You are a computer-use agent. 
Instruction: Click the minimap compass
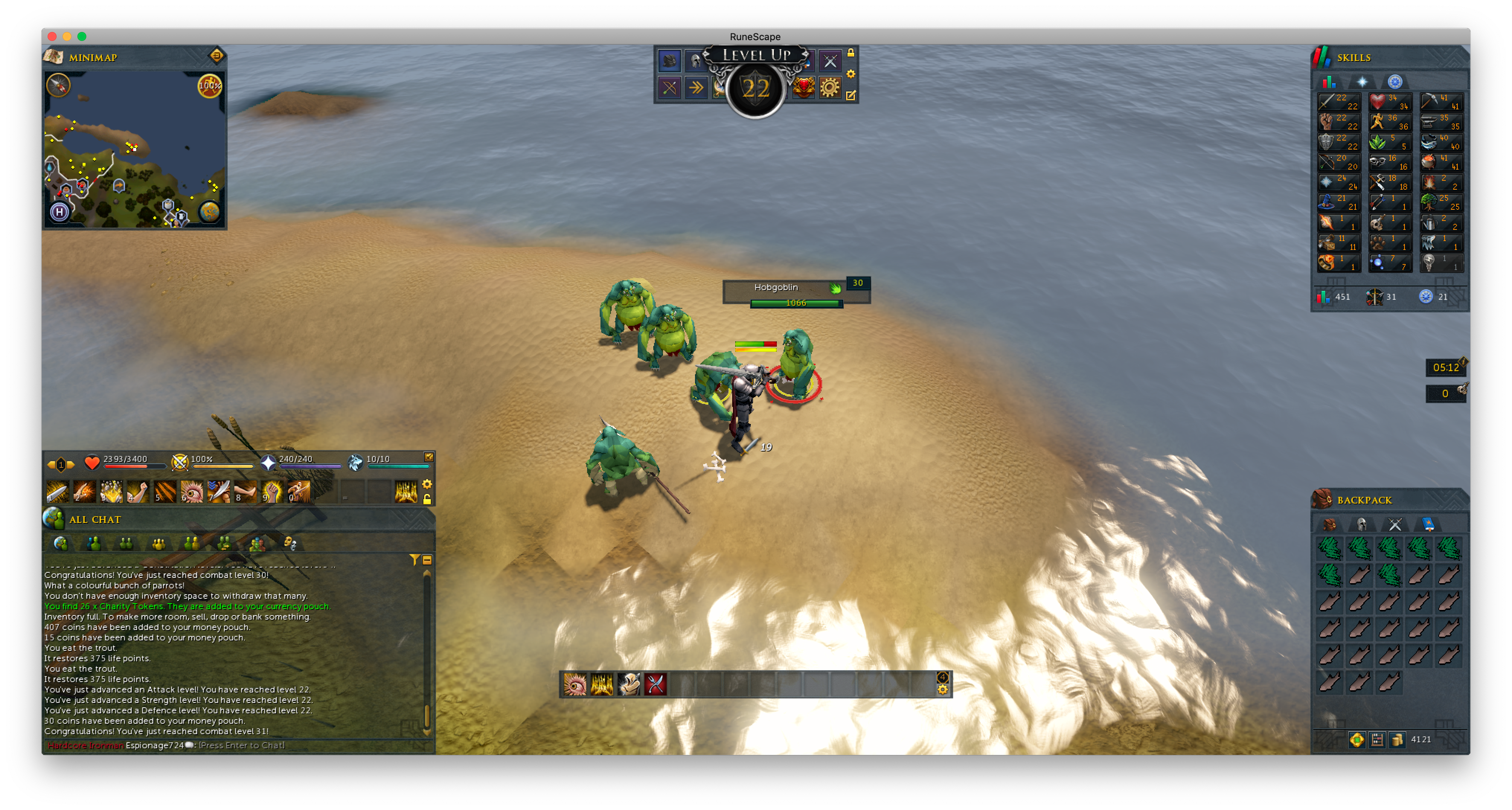point(58,85)
